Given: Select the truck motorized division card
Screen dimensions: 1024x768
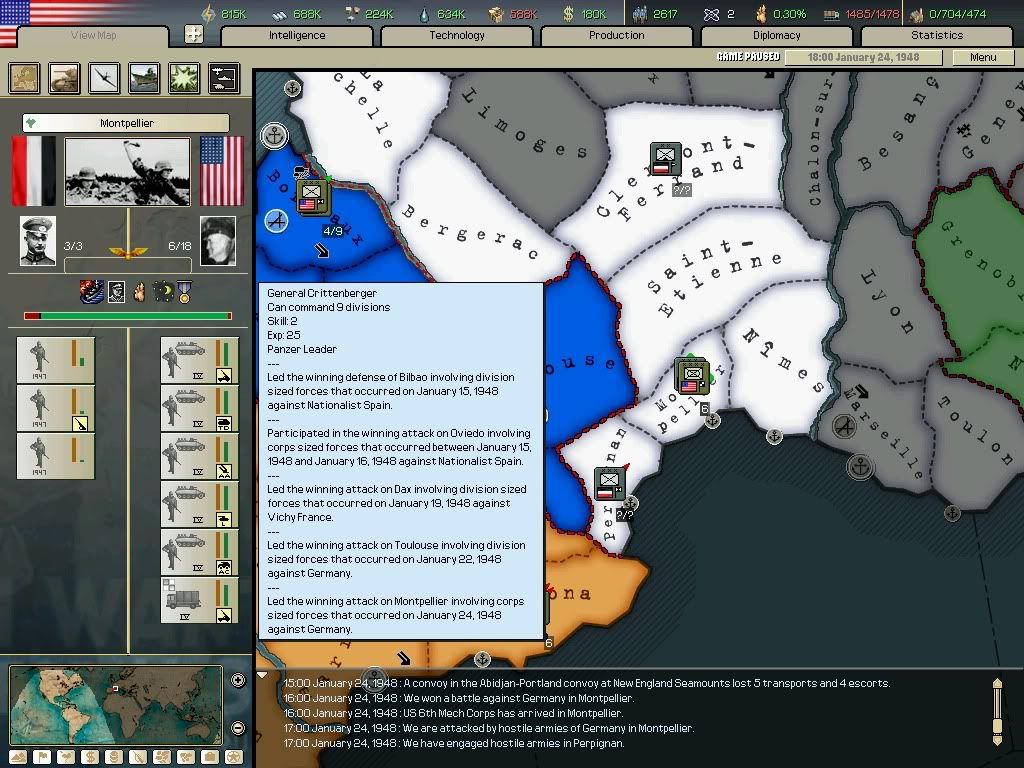Looking at the screenshot, I should pyautogui.click(x=200, y=600).
